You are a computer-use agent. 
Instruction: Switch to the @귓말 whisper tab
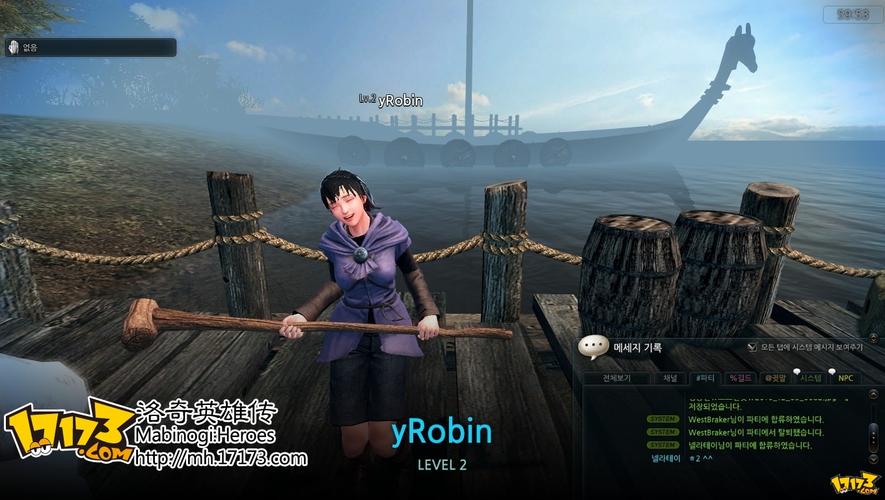tap(775, 379)
